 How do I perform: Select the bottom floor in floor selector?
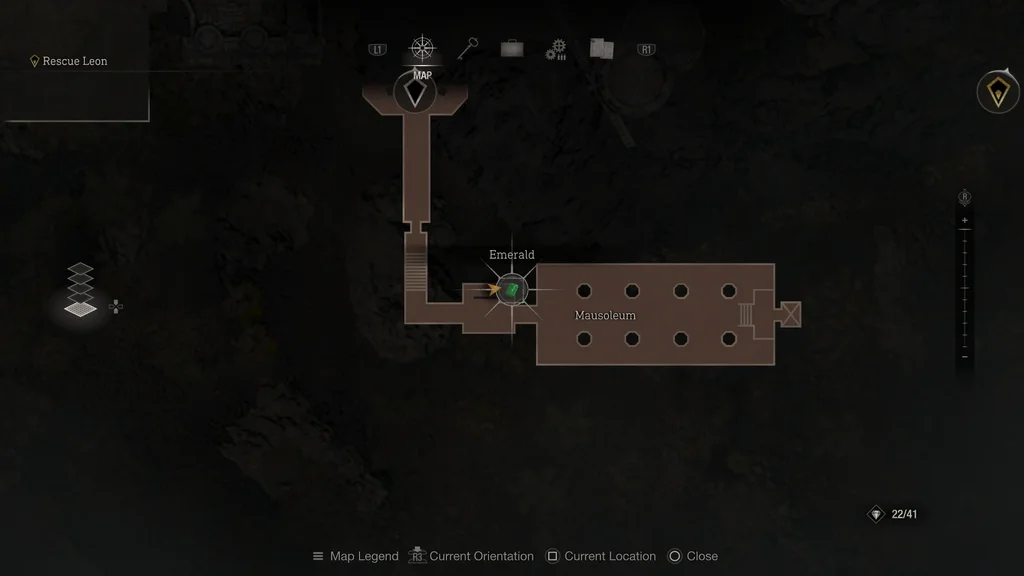[81, 308]
